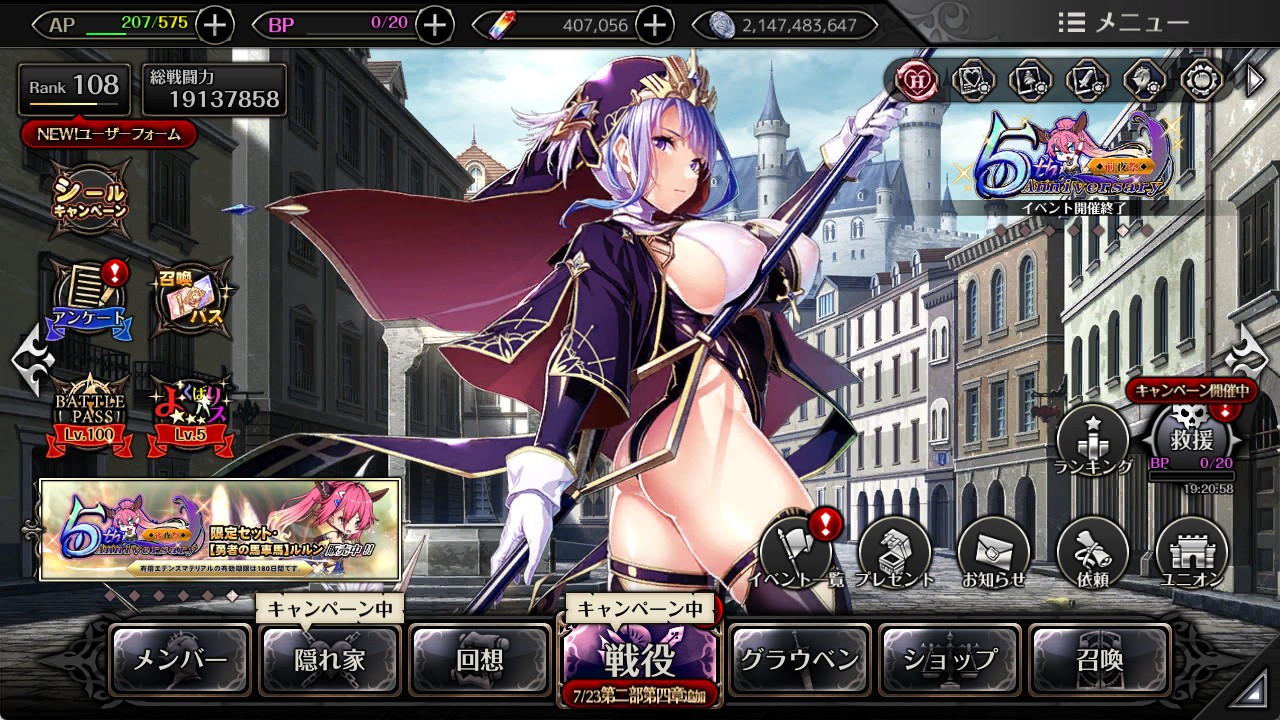Screen dimensions: 1280x720
Task: Open the メンバー screen
Action: click(180, 660)
